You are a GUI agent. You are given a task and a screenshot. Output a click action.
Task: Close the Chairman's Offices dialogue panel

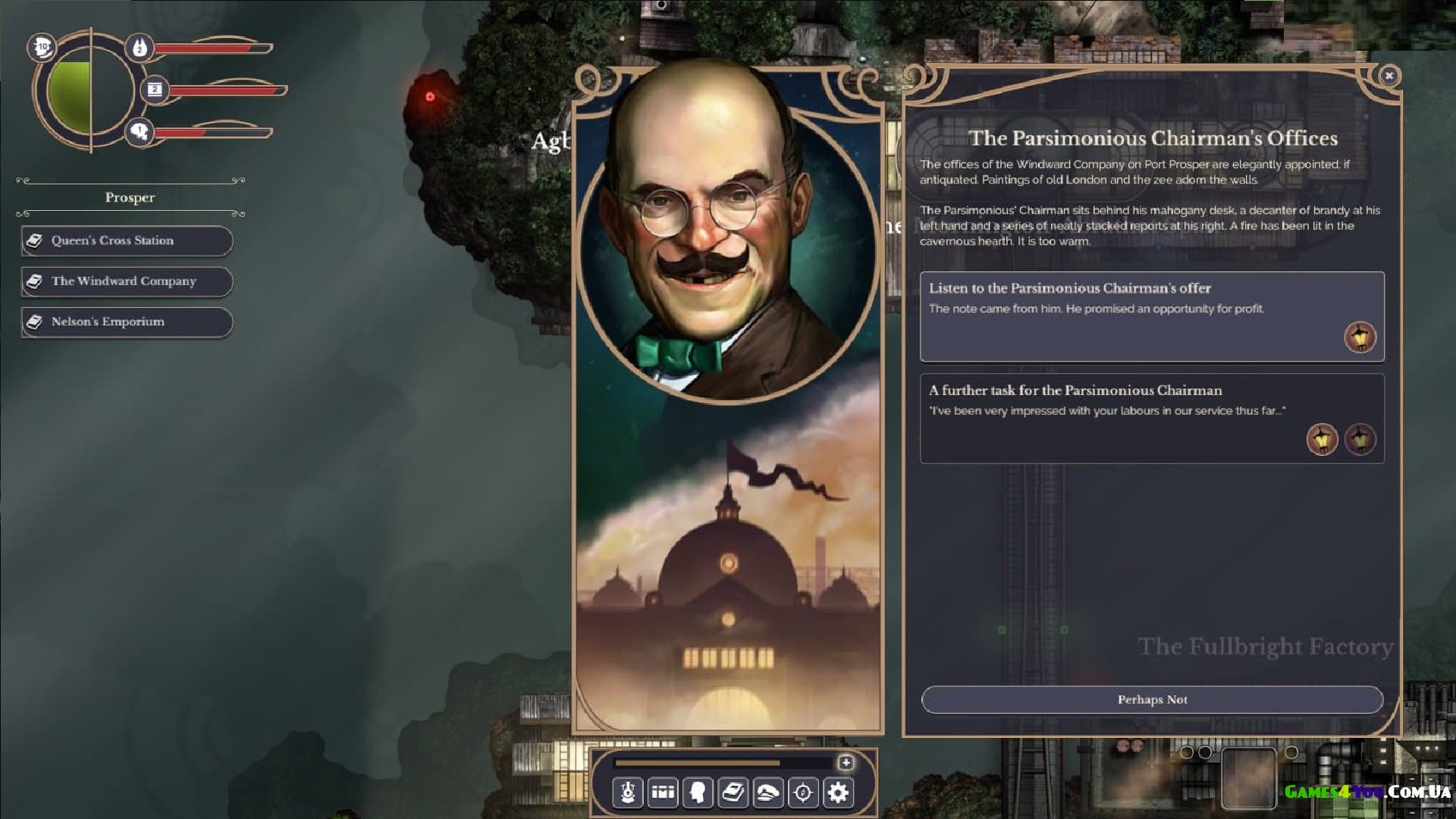tap(1389, 75)
